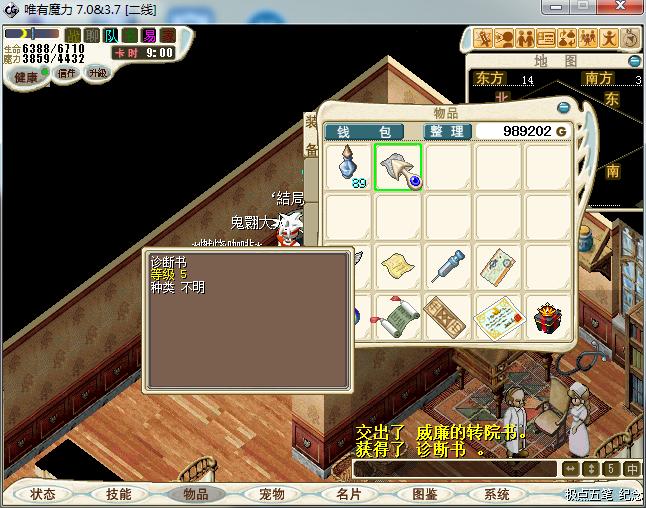Toggle the 物品 items menu
The width and height of the screenshot is (646, 508).
[x=195, y=494]
